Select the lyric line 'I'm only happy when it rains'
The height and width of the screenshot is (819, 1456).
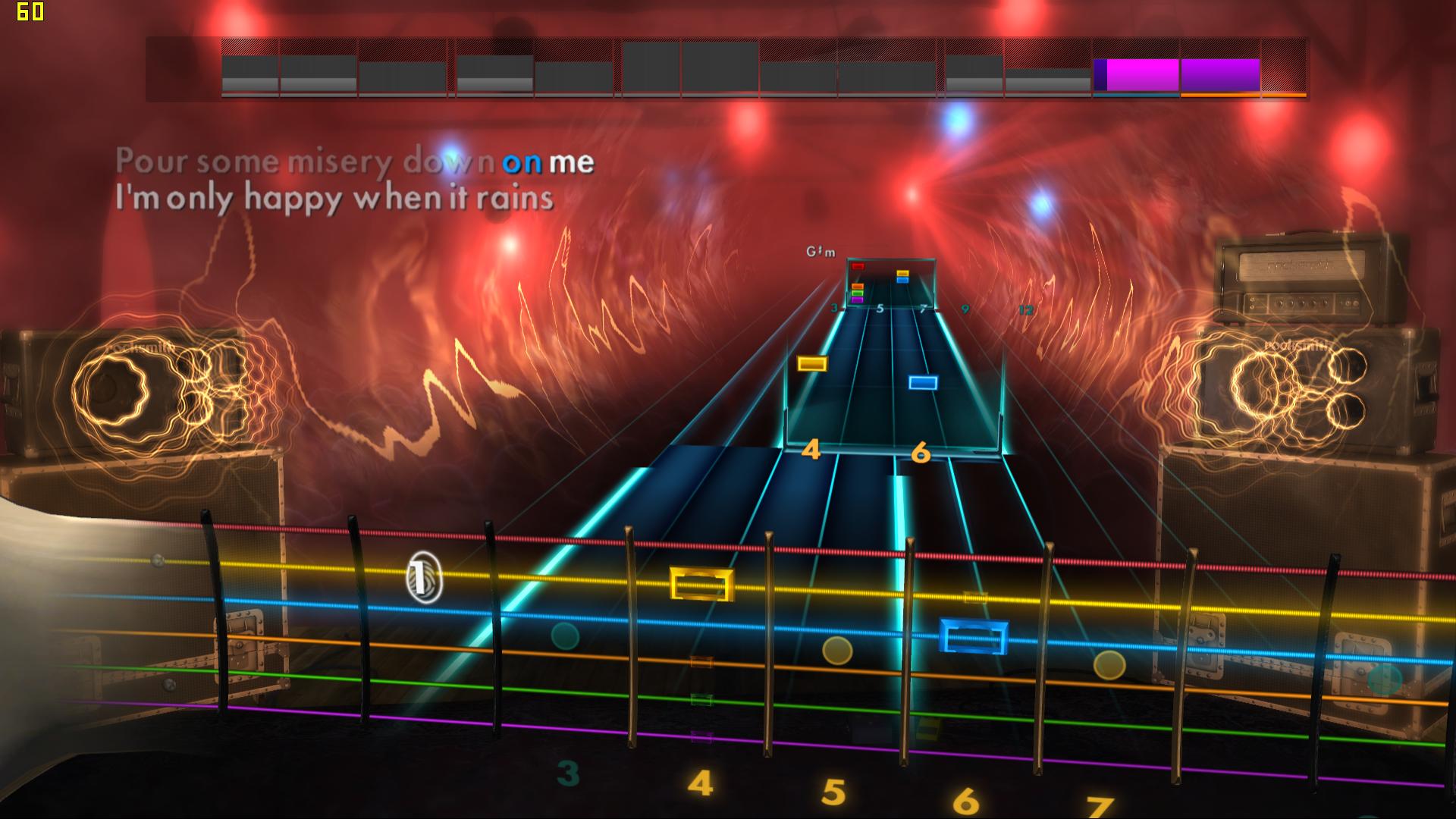click(334, 197)
